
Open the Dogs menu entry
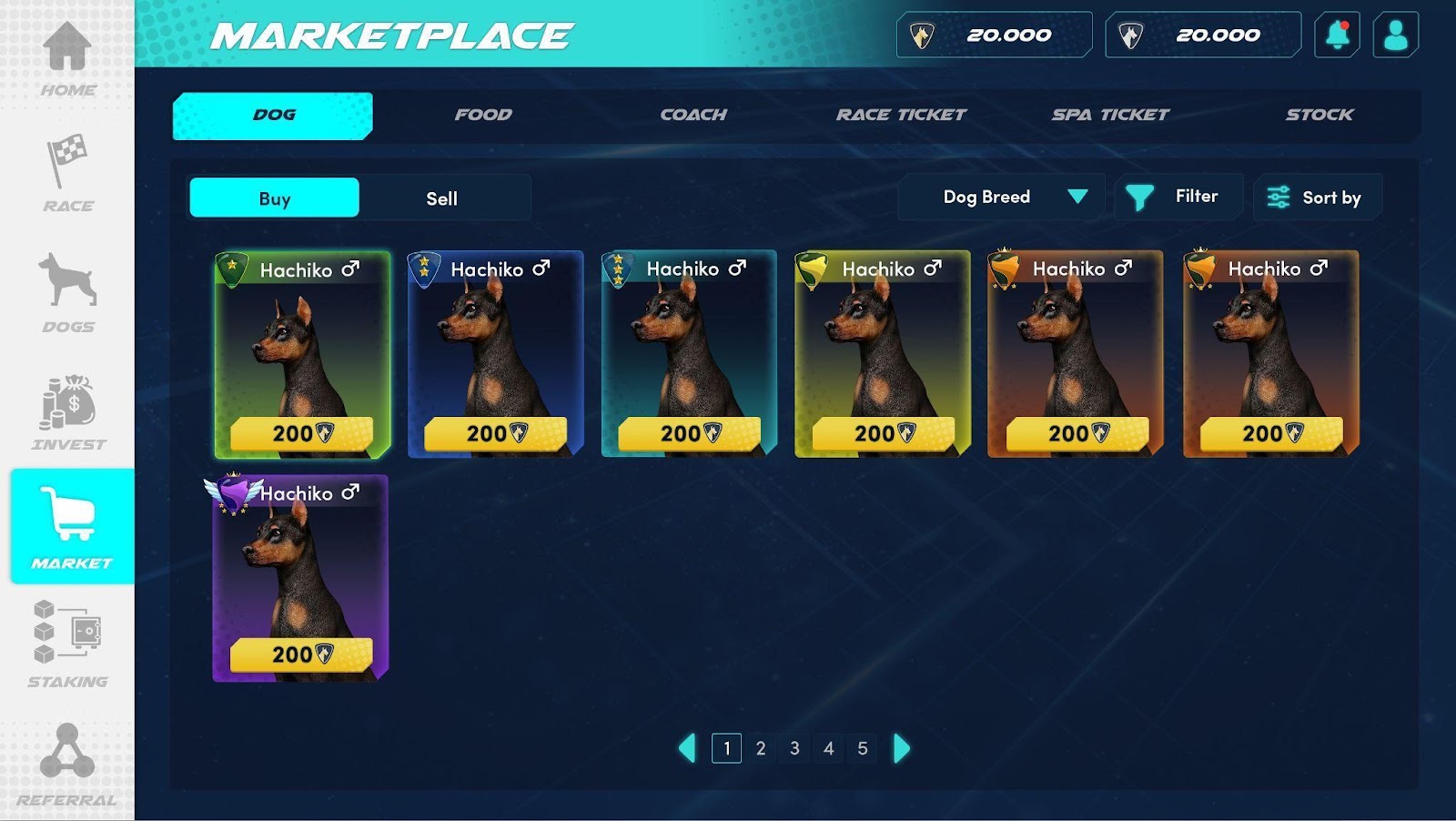67,292
